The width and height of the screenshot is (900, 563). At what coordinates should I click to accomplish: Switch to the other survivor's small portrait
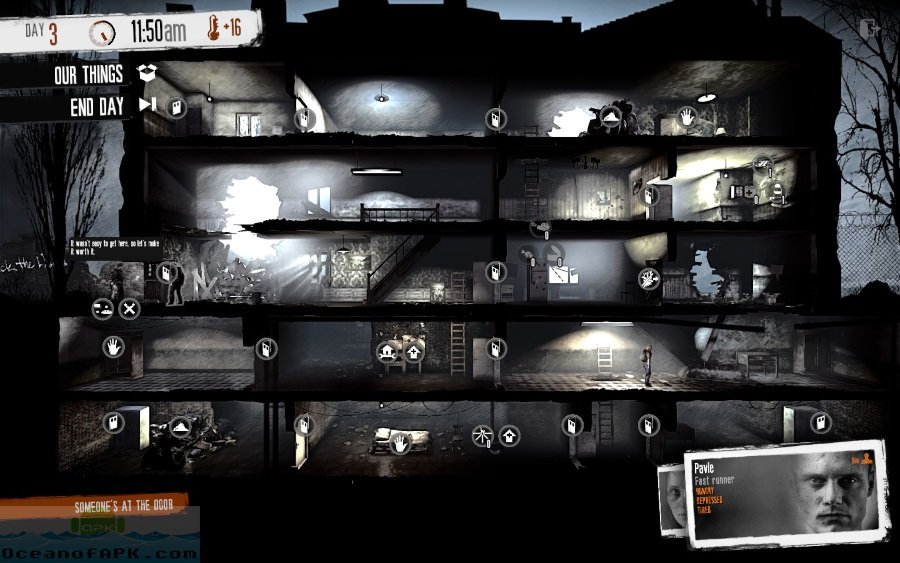click(672, 496)
